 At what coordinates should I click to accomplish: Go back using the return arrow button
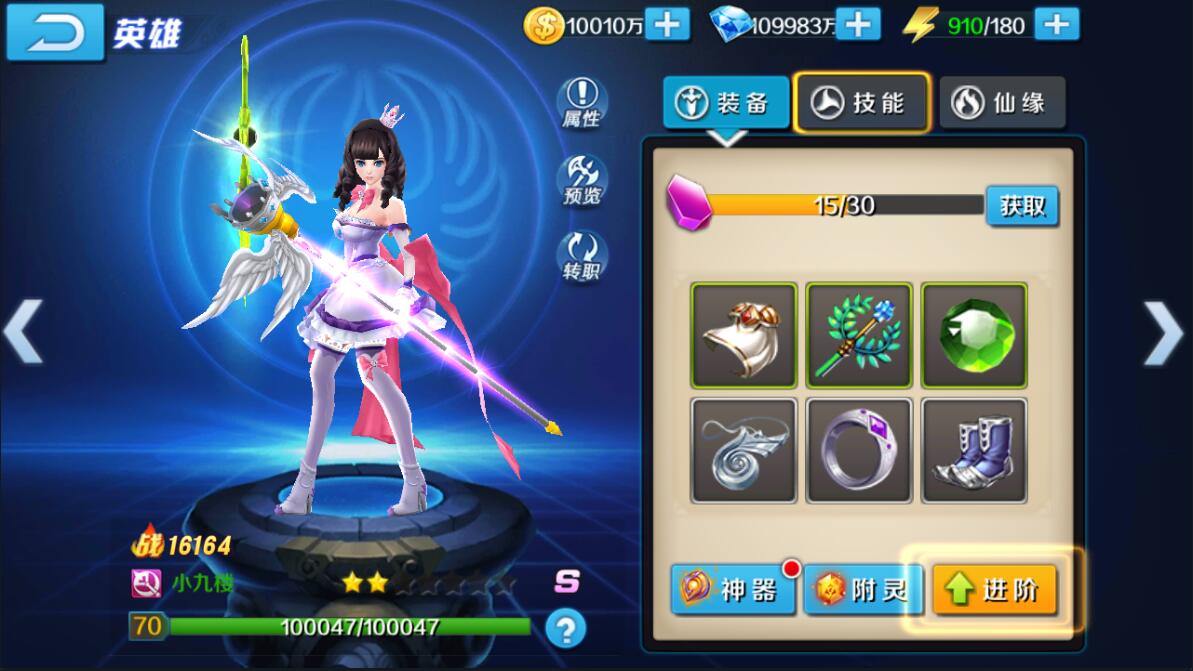[55, 33]
